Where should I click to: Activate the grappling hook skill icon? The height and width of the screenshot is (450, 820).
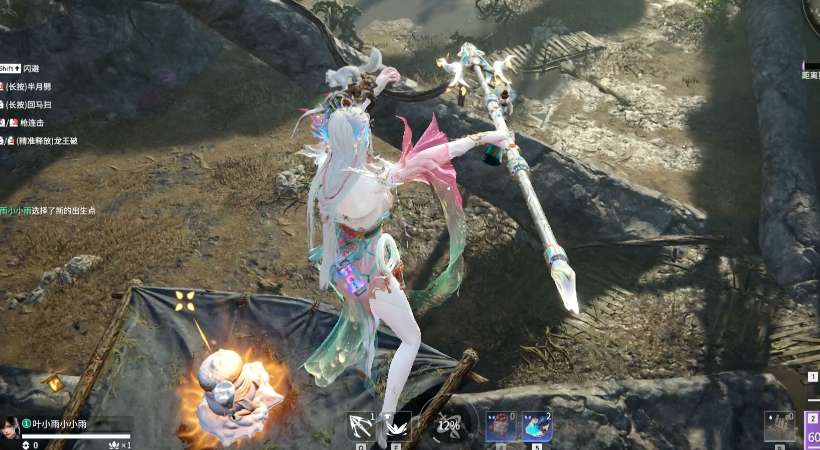tap(361, 426)
